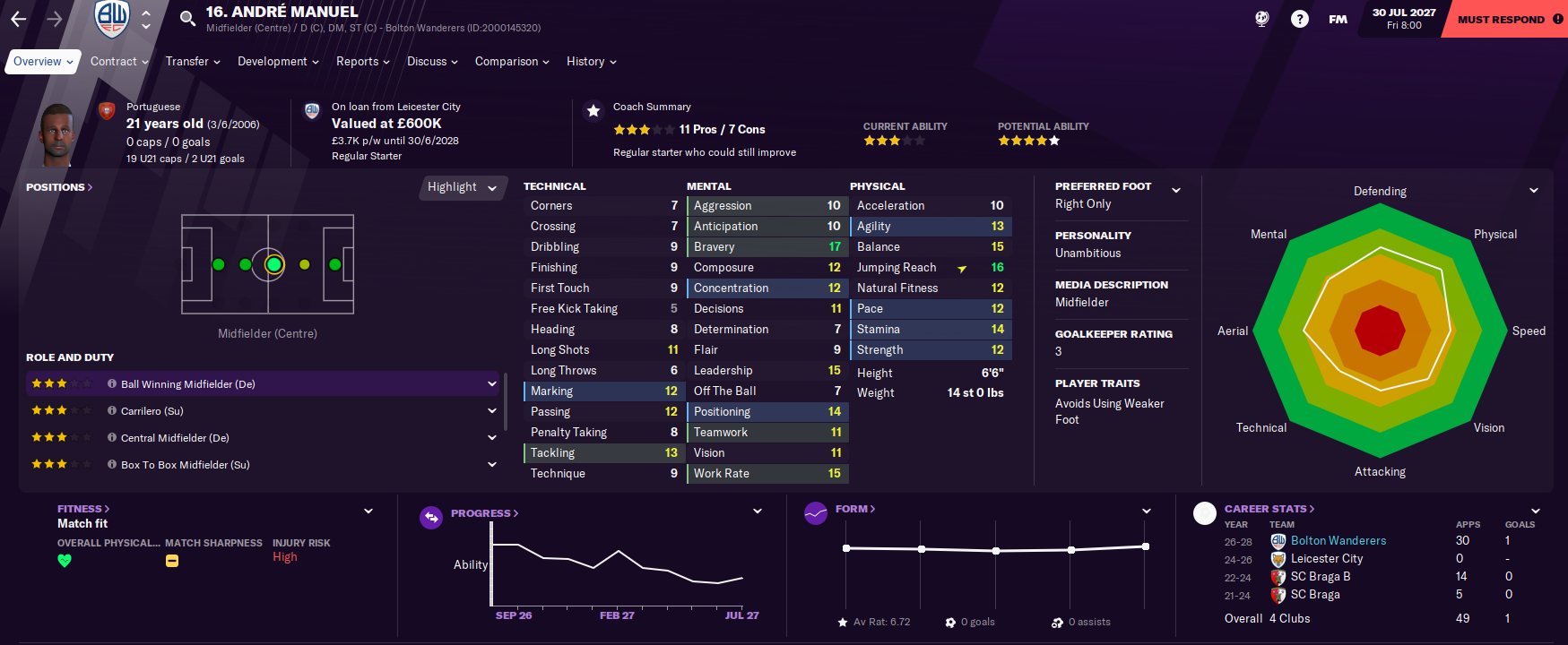Open the Transfer menu
Image resolution: width=1568 pixels, height=645 pixels.
coord(193,62)
